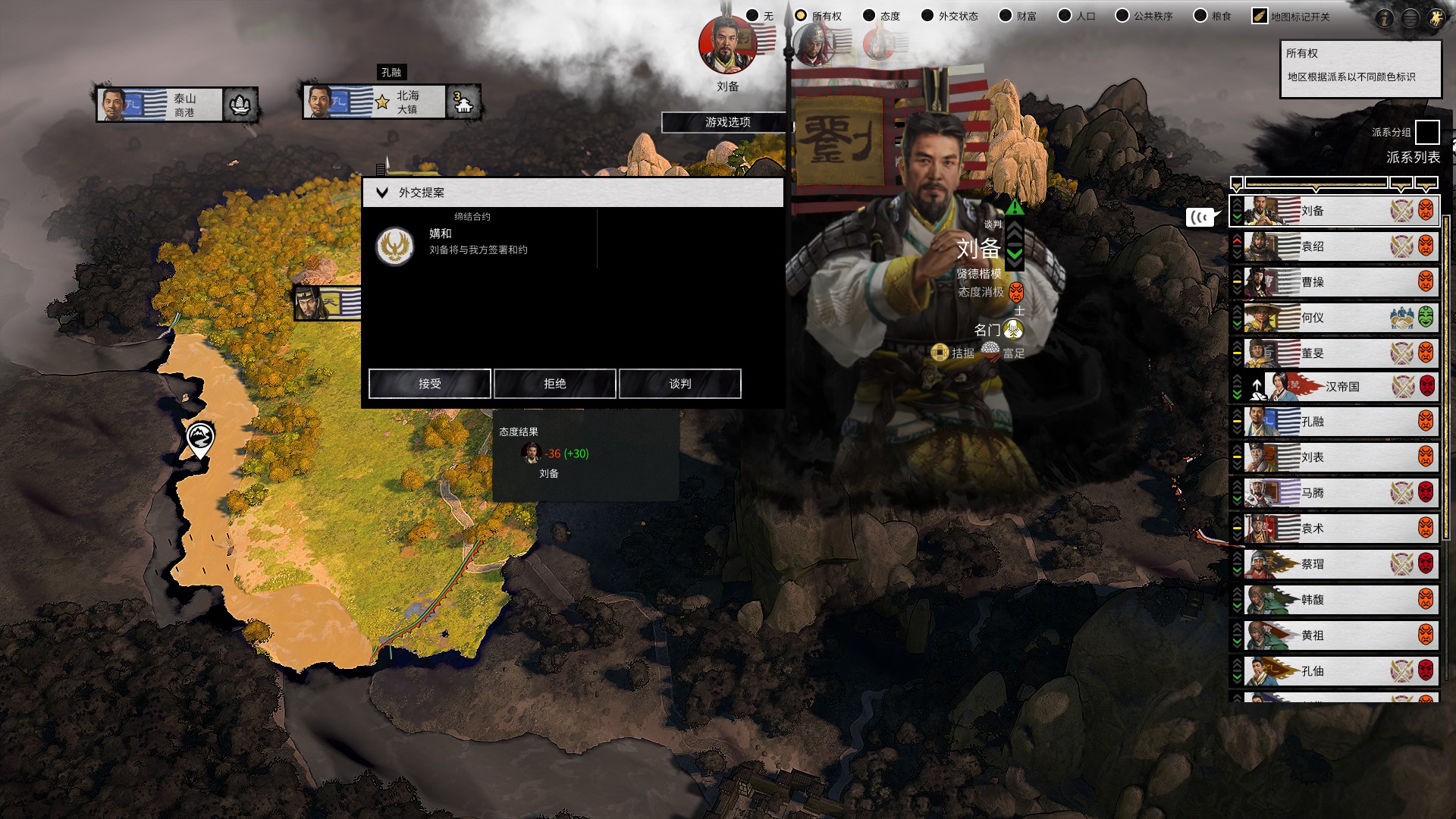
Task: Open negotiation via the 谈判 button
Action: [x=679, y=384]
